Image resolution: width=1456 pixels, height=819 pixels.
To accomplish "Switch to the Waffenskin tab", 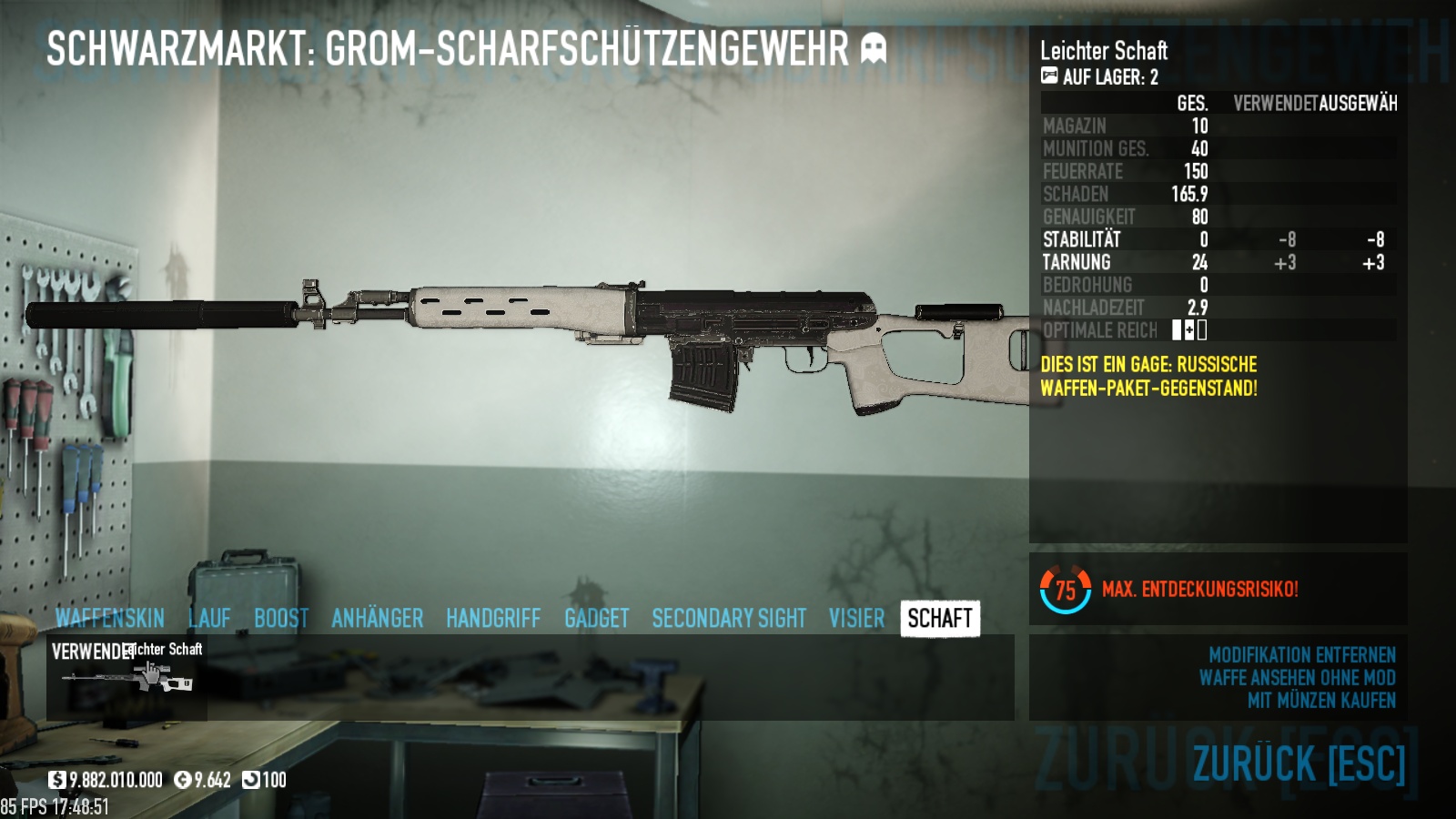I will 109,619.
